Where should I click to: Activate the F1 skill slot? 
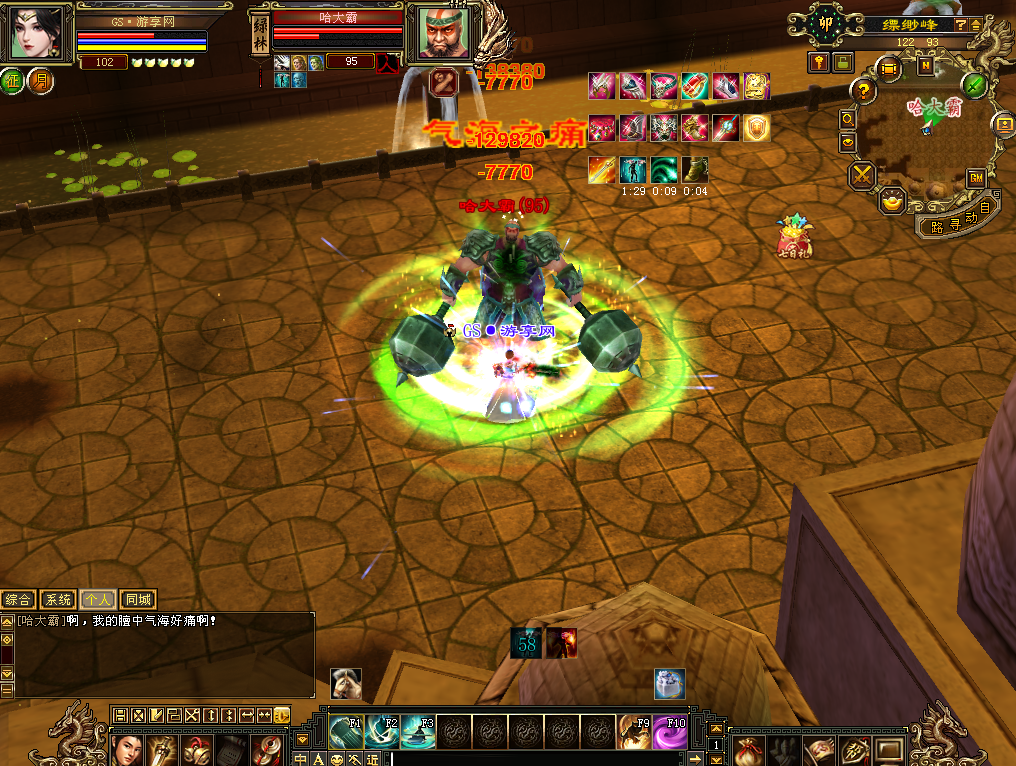[x=346, y=733]
